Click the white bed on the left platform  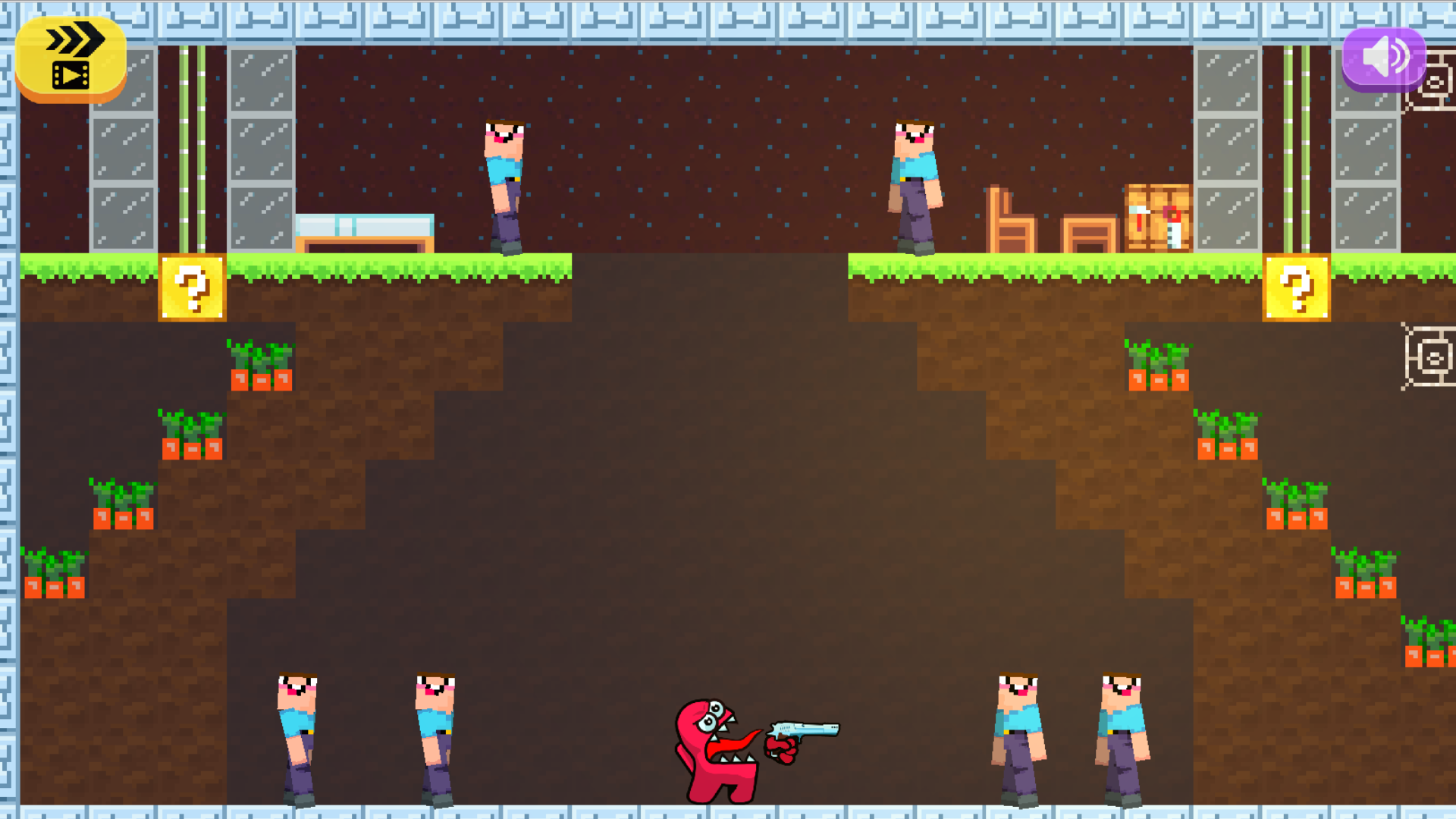point(364,227)
